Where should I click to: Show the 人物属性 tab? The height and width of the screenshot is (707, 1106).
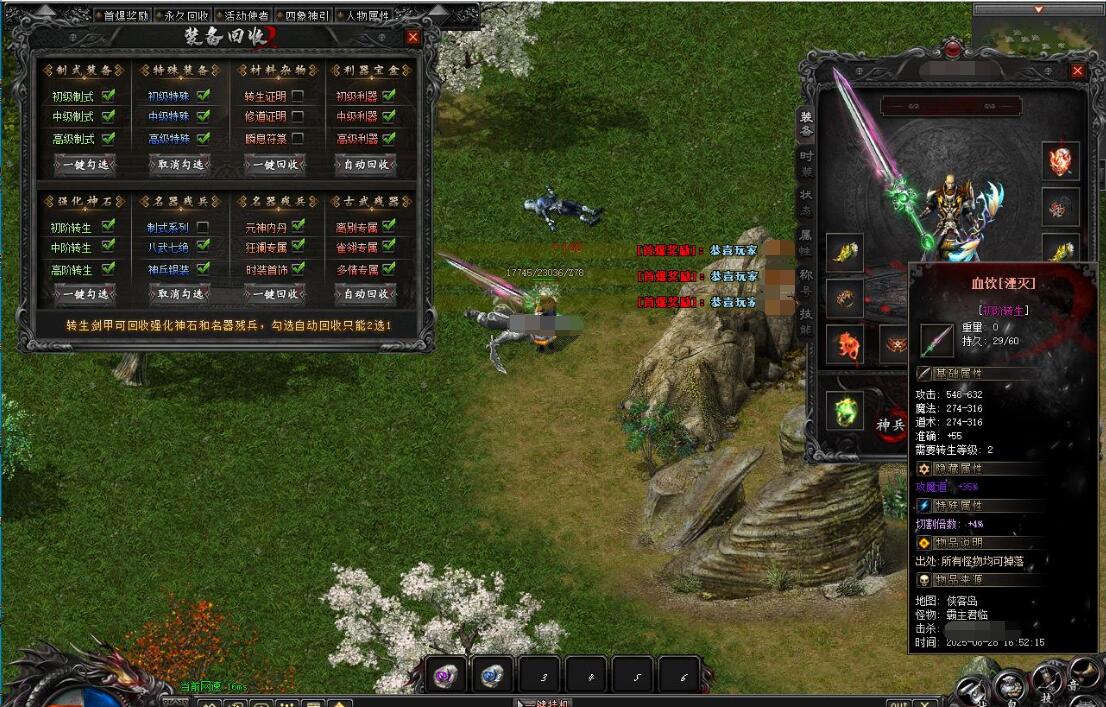[x=366, y=16]
